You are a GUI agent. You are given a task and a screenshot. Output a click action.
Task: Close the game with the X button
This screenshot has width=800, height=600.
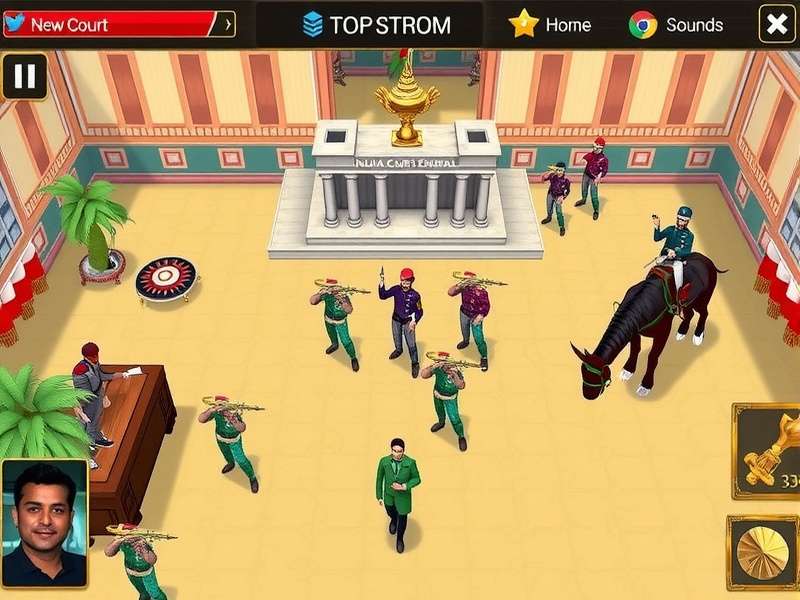[777, 24]
